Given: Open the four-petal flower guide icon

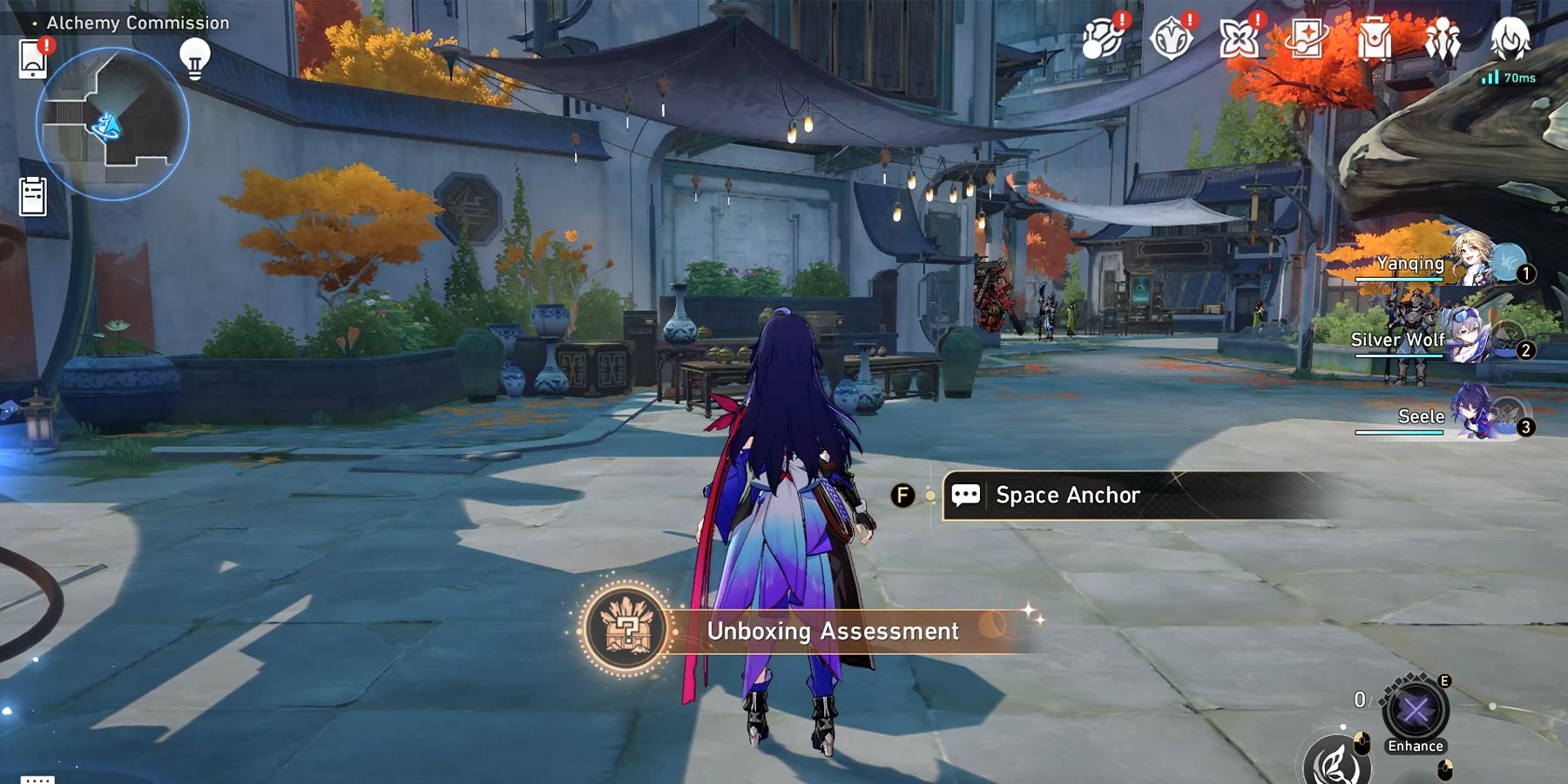Looking at the screenshot, I should point(1238,39).
